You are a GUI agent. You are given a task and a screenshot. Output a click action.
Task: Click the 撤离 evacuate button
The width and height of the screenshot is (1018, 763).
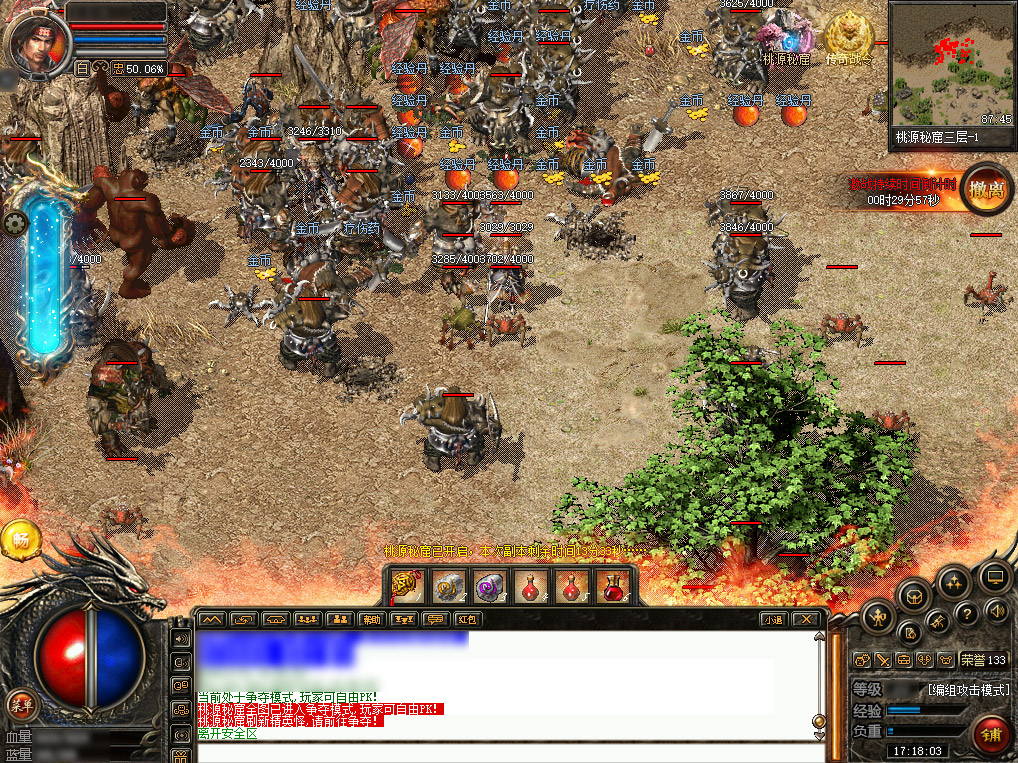click(x=985, y=189)
